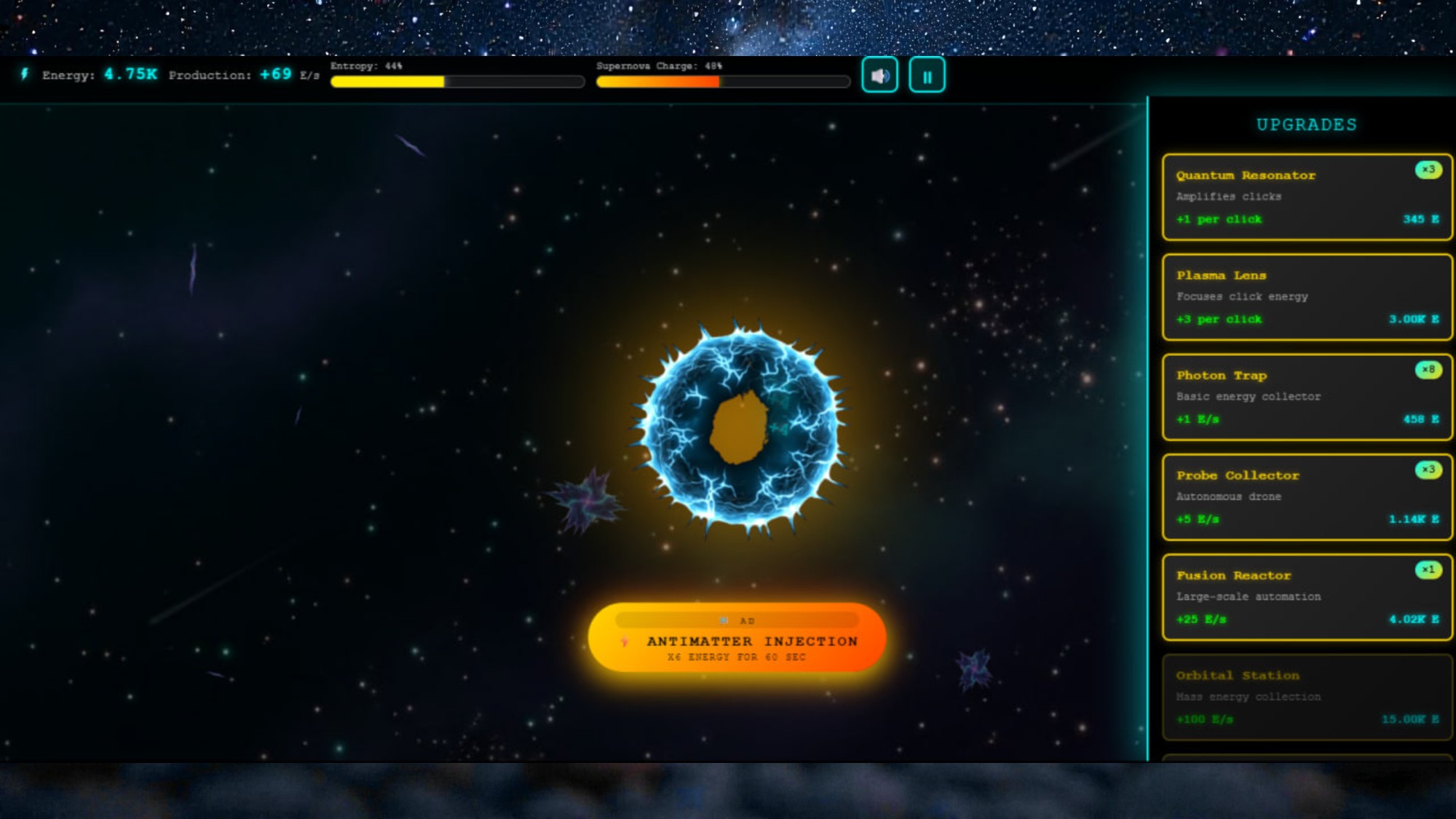
Task: Activate the Antimatter Injection x6 energy boost
Action: 737,641
